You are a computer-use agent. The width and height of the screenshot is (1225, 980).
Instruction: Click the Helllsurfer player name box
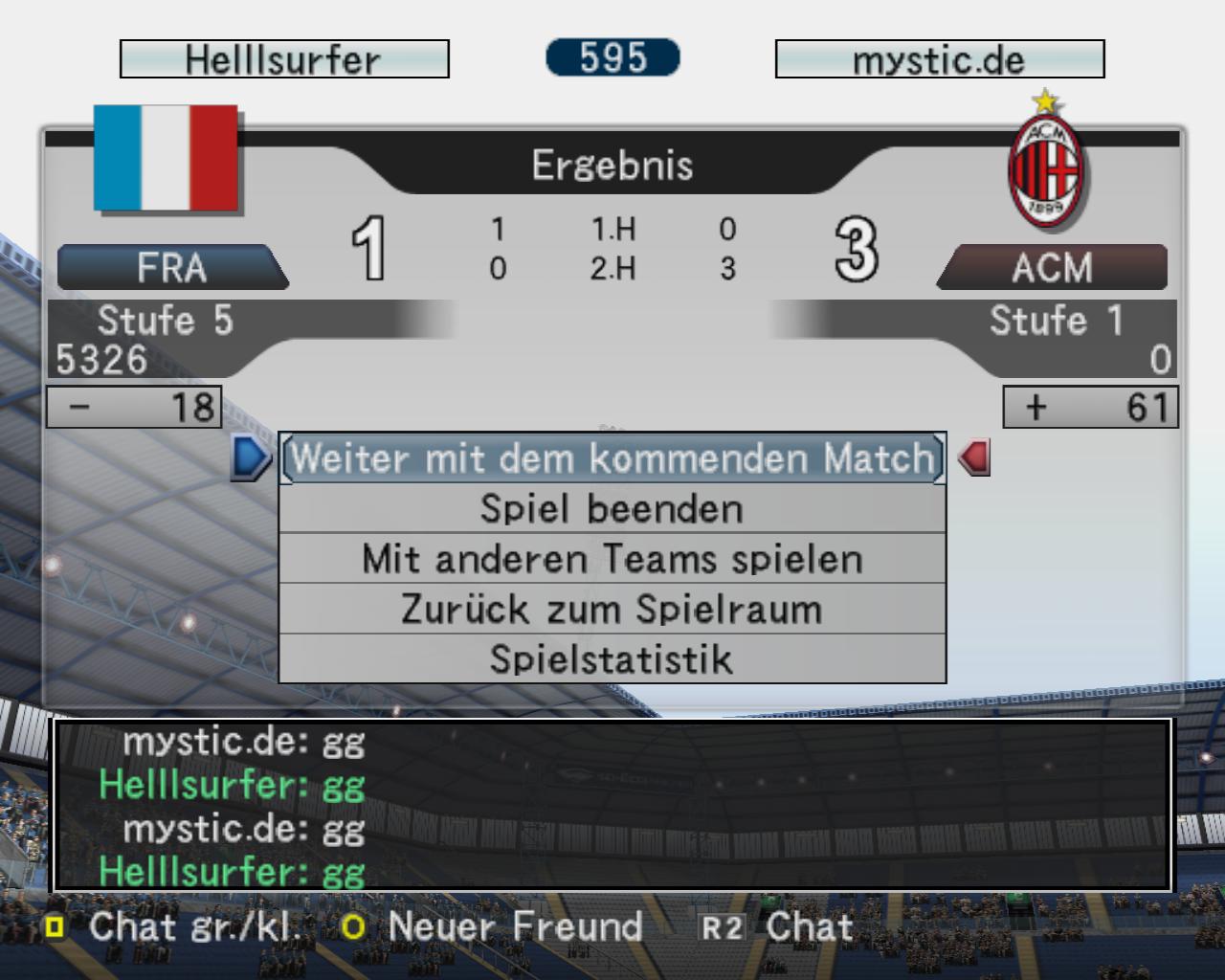tap(284, 59)
